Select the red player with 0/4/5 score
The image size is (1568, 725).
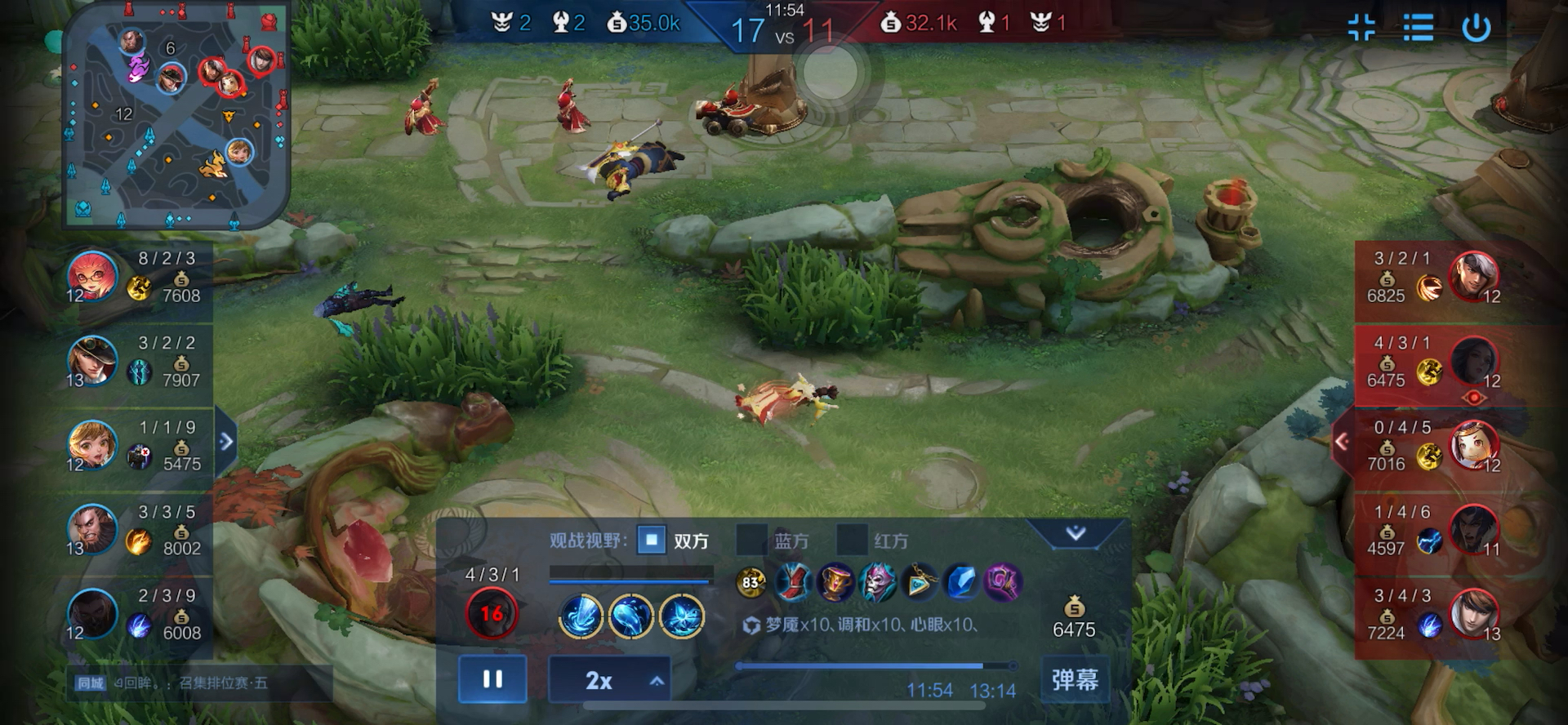coord(1474,446)
